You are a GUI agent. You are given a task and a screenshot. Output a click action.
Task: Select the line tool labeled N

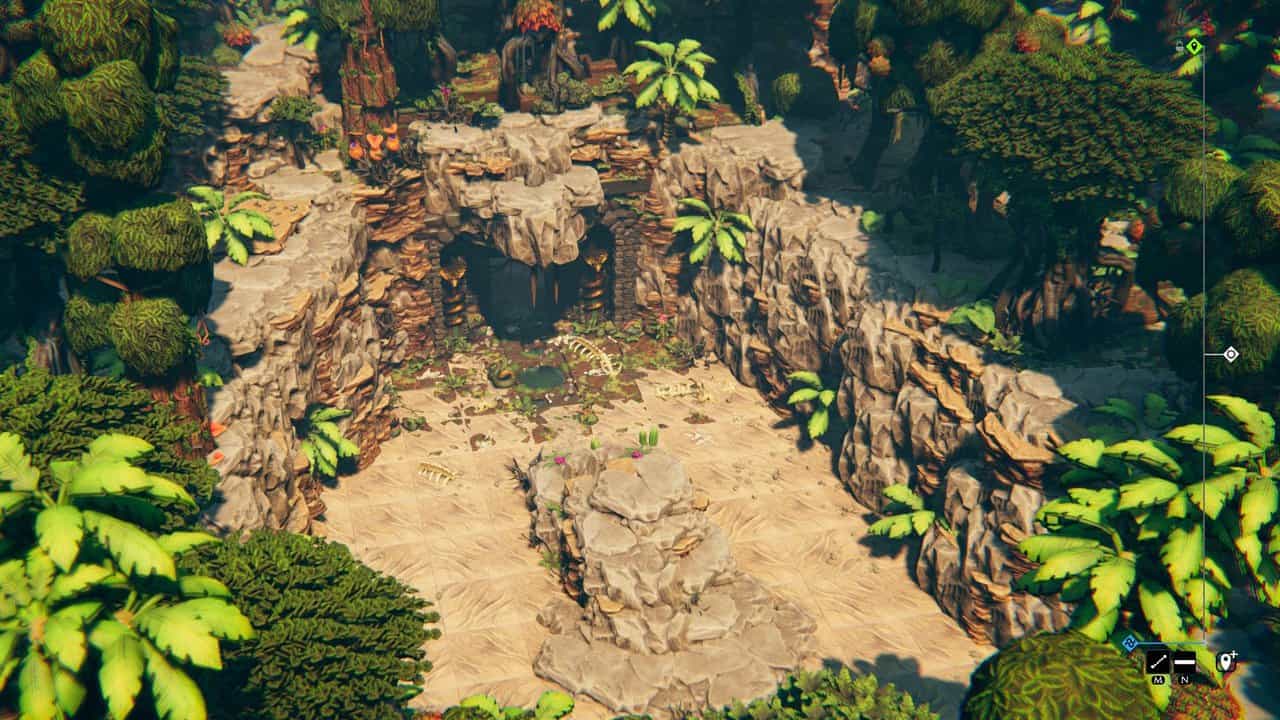pyautogui.click(x=1185, y=661)
